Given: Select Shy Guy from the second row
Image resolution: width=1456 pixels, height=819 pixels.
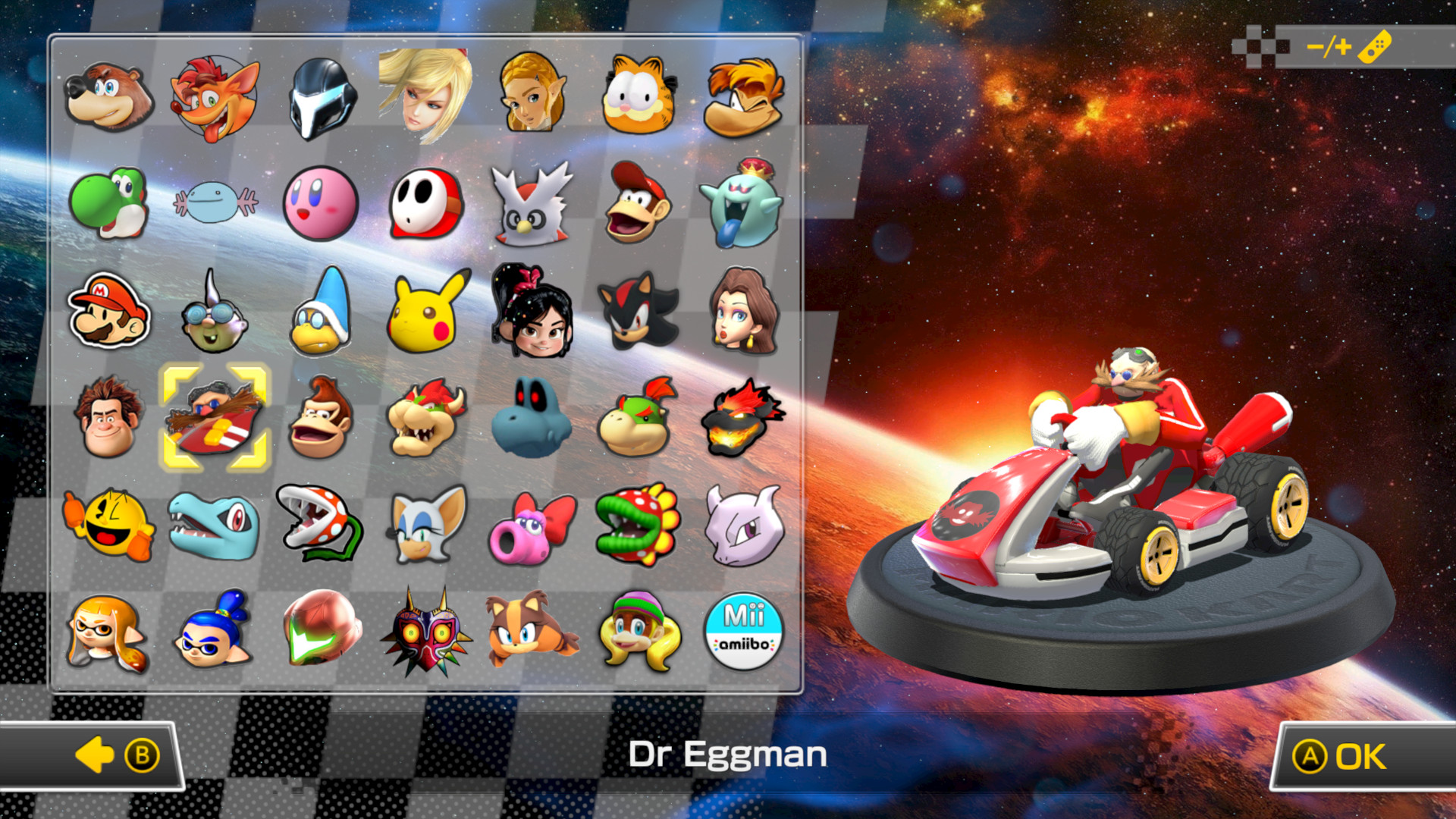Looking at the screenshot, I should click(427, 203).
